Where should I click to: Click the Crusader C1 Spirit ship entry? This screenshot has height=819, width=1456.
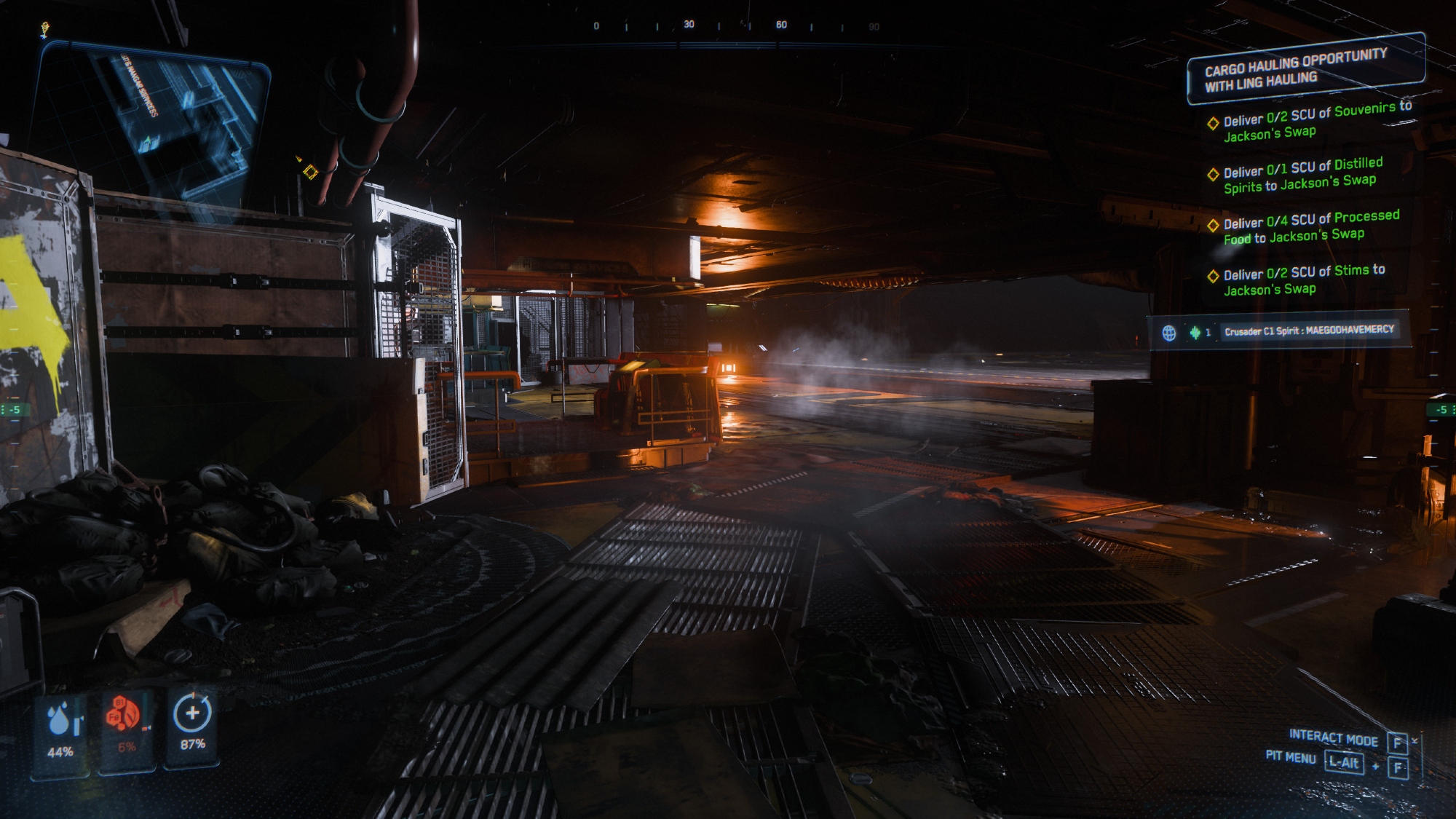click(1308, 331)
